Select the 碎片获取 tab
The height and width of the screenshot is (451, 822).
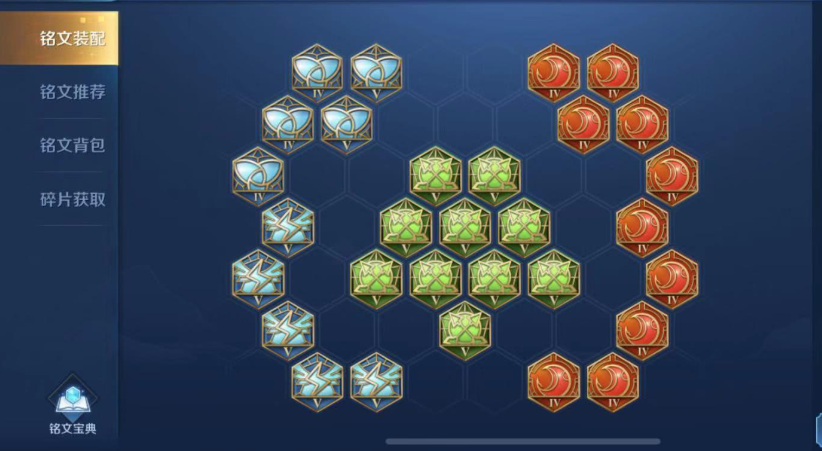[72, 199]
